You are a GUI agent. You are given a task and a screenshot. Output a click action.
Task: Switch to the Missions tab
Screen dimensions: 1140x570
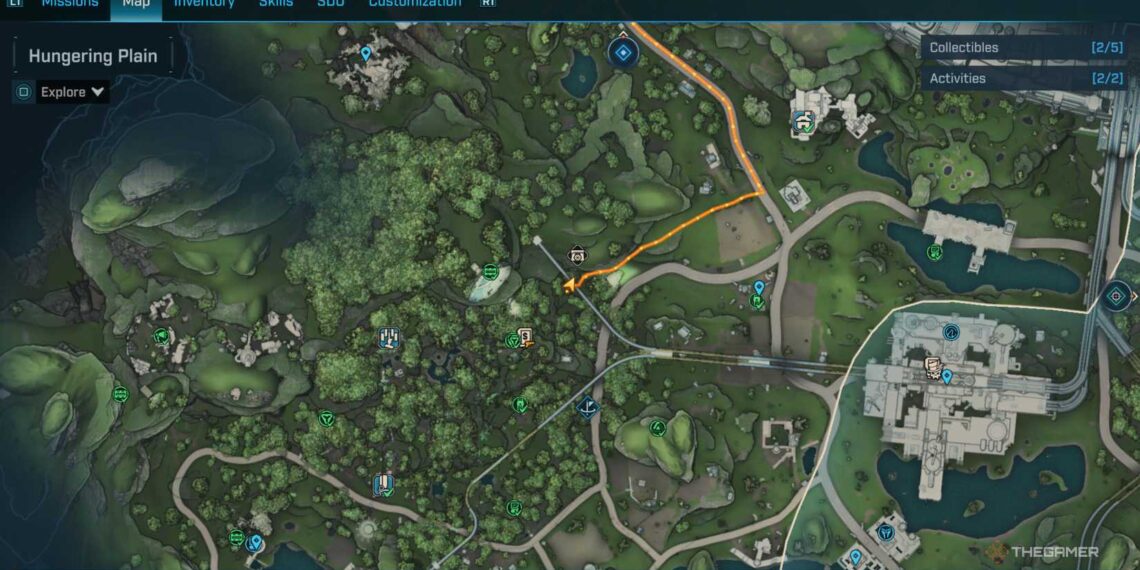coord(70,4)
